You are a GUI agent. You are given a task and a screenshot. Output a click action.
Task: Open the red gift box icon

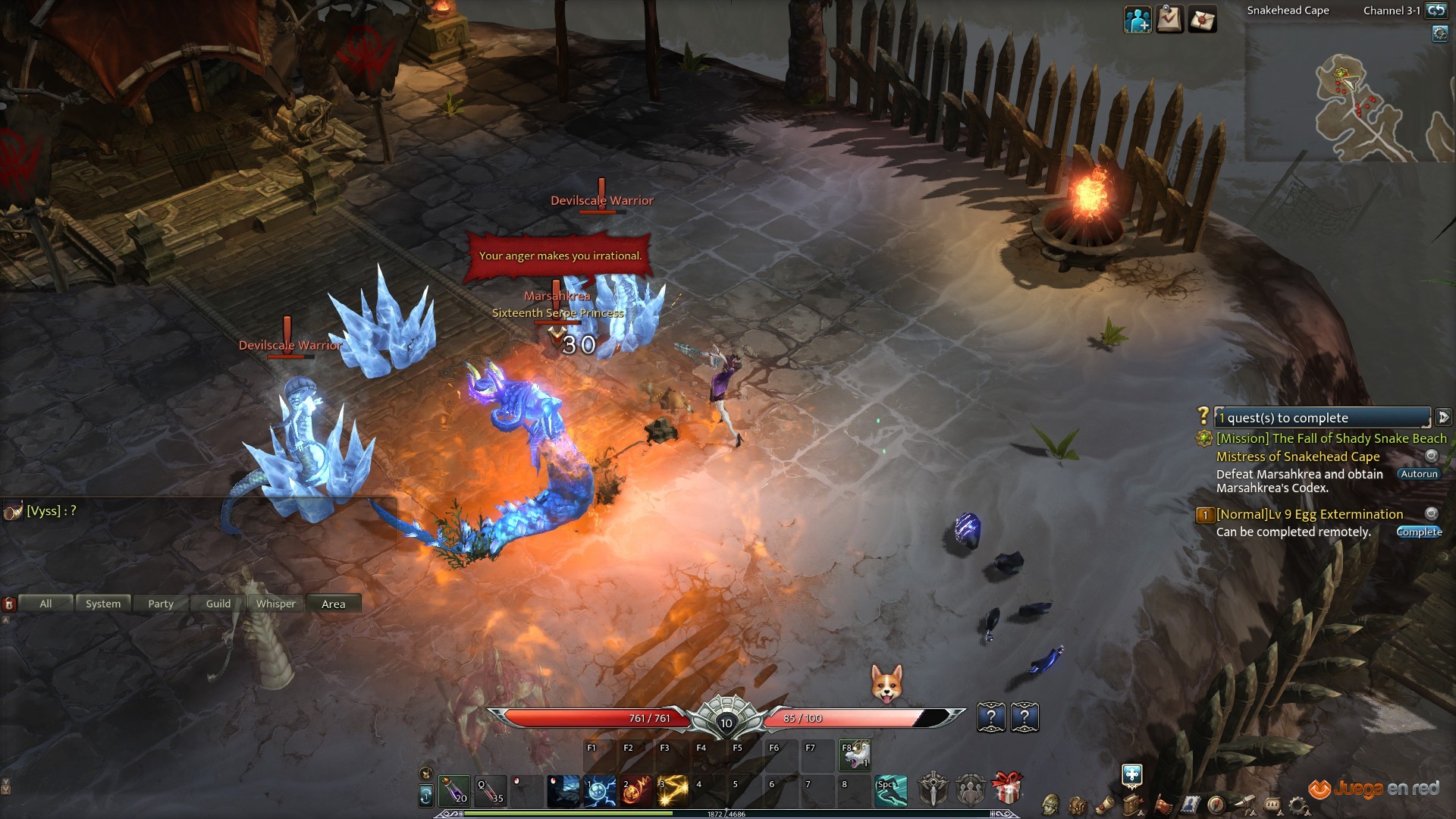[1007, 789]
